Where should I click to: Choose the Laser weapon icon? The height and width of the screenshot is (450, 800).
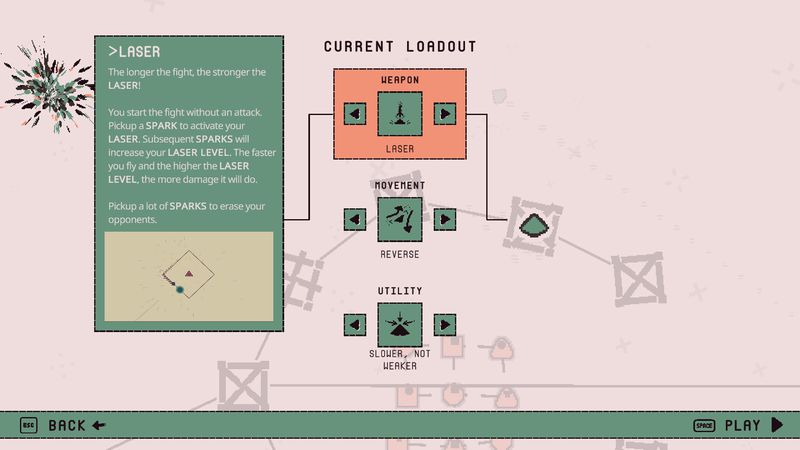pyautogui.click(x=400, y=114)
